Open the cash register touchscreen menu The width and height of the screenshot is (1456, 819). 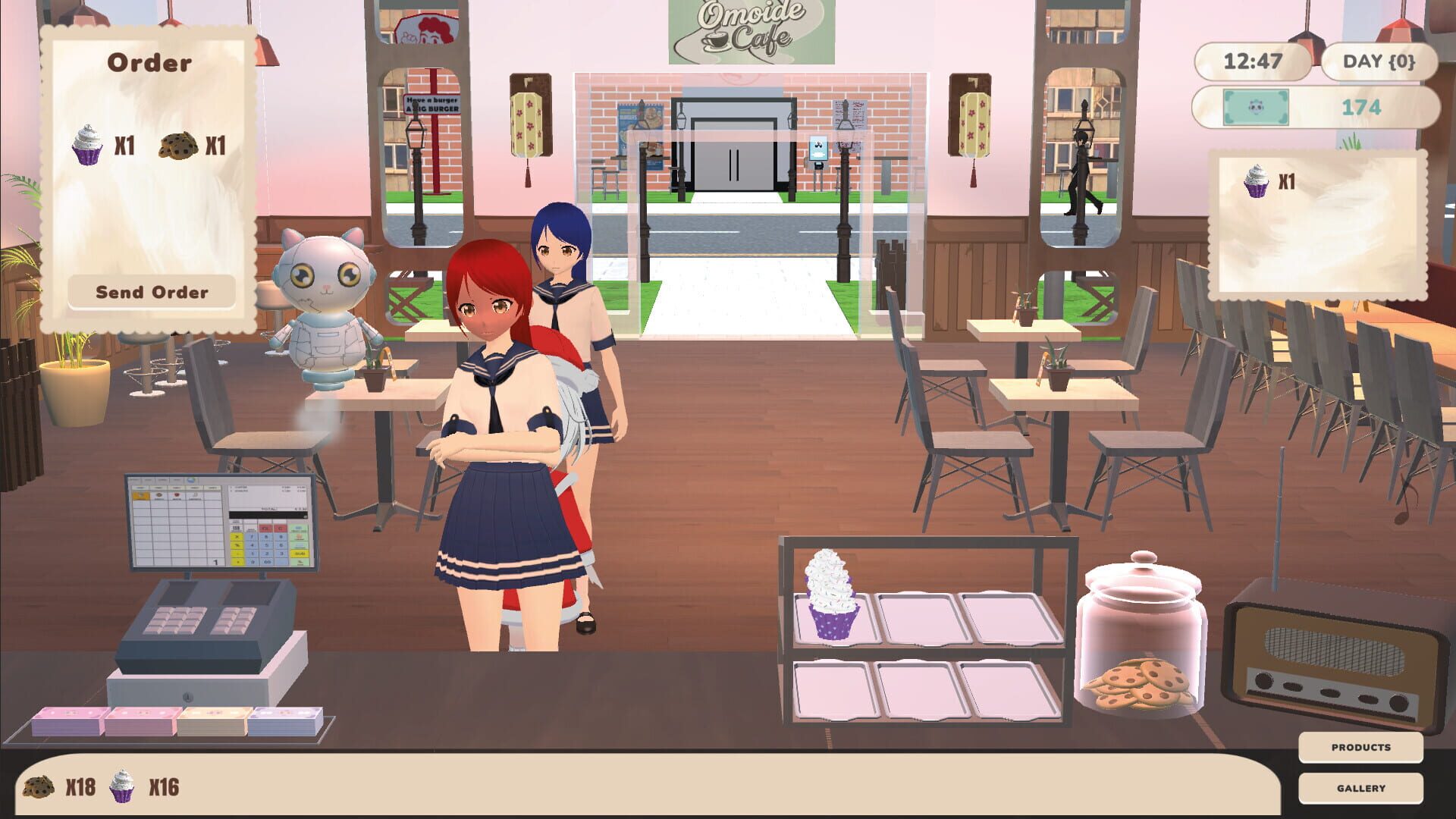220,519
